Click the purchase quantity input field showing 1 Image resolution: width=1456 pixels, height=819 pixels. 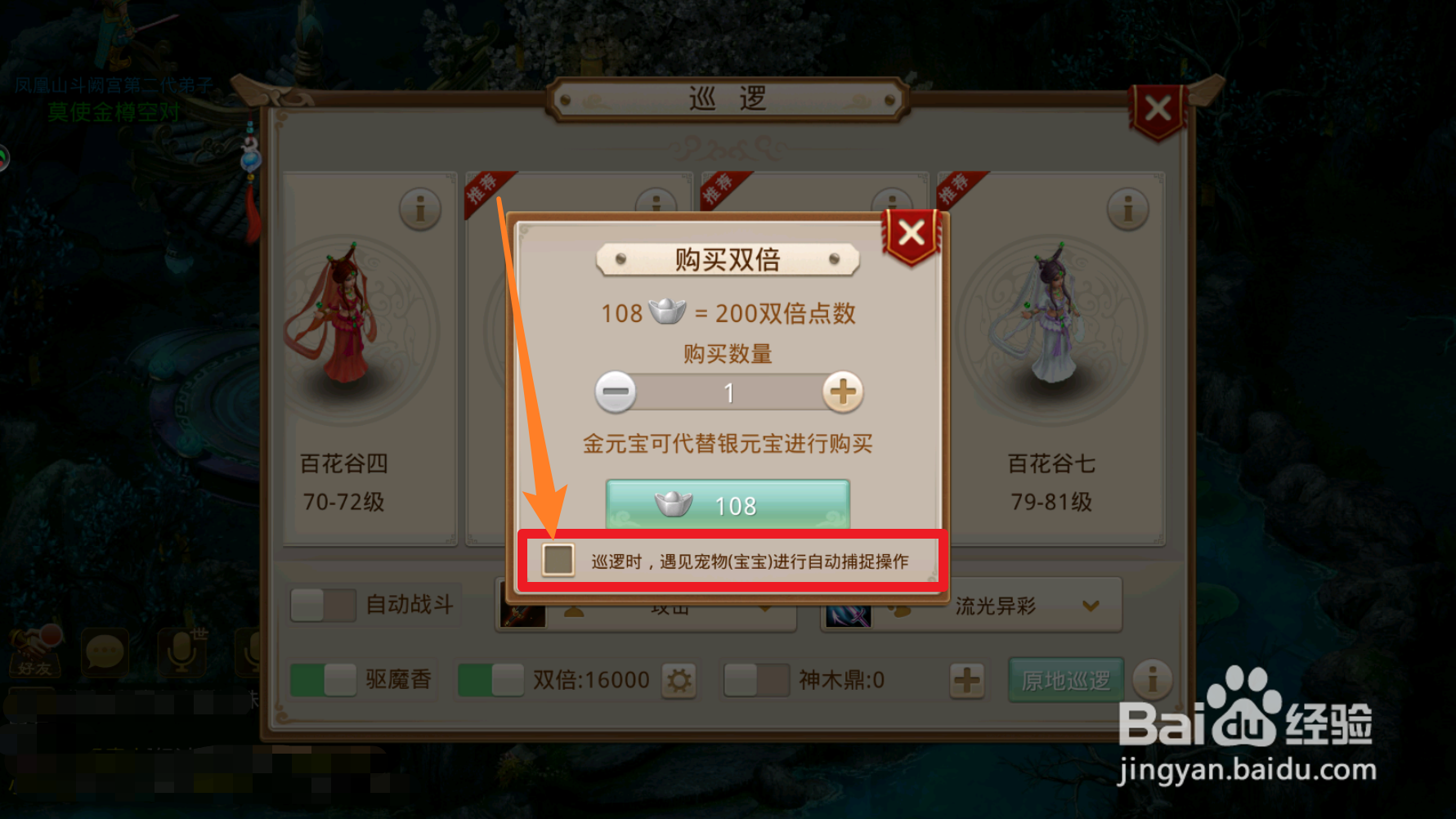pos(728,392)
